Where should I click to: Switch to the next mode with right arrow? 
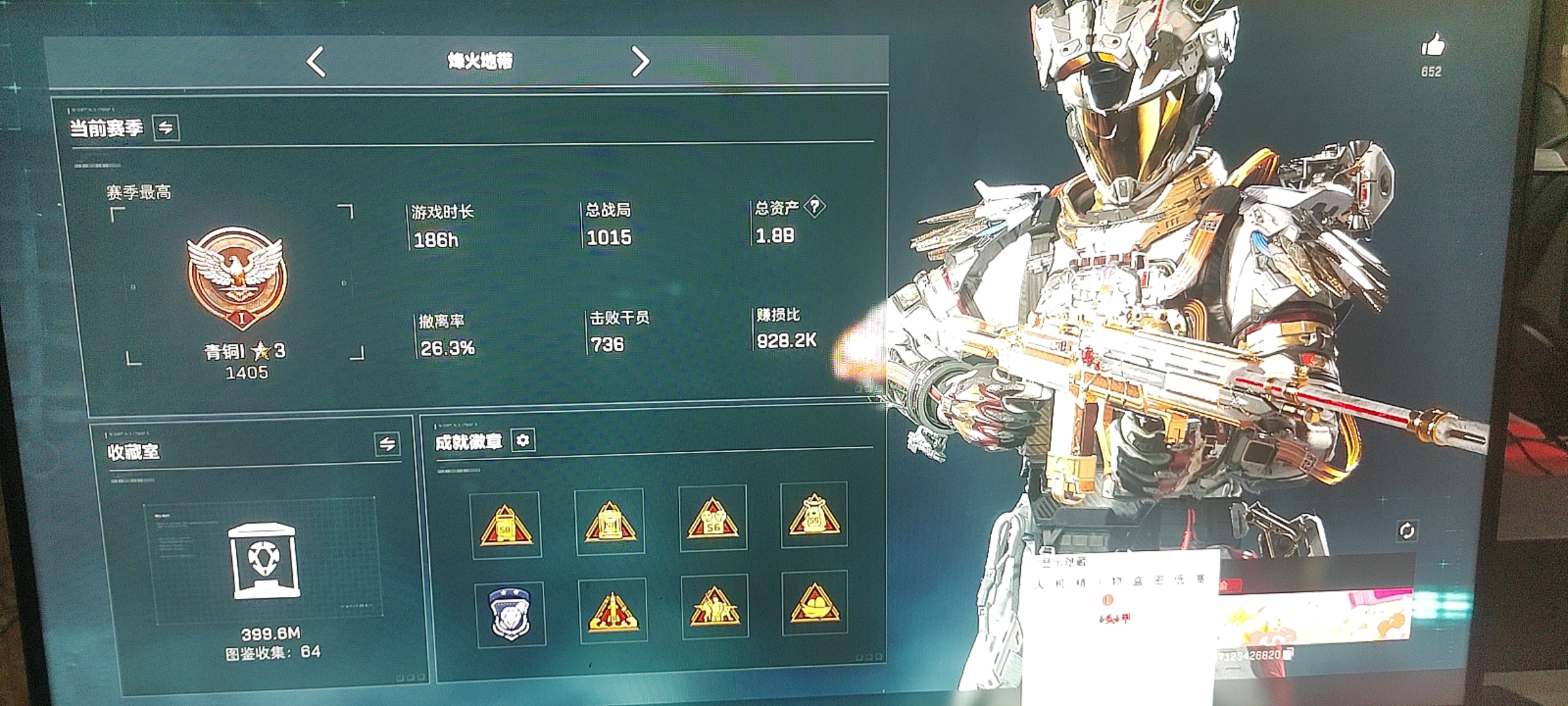click(x=640, y=62)
